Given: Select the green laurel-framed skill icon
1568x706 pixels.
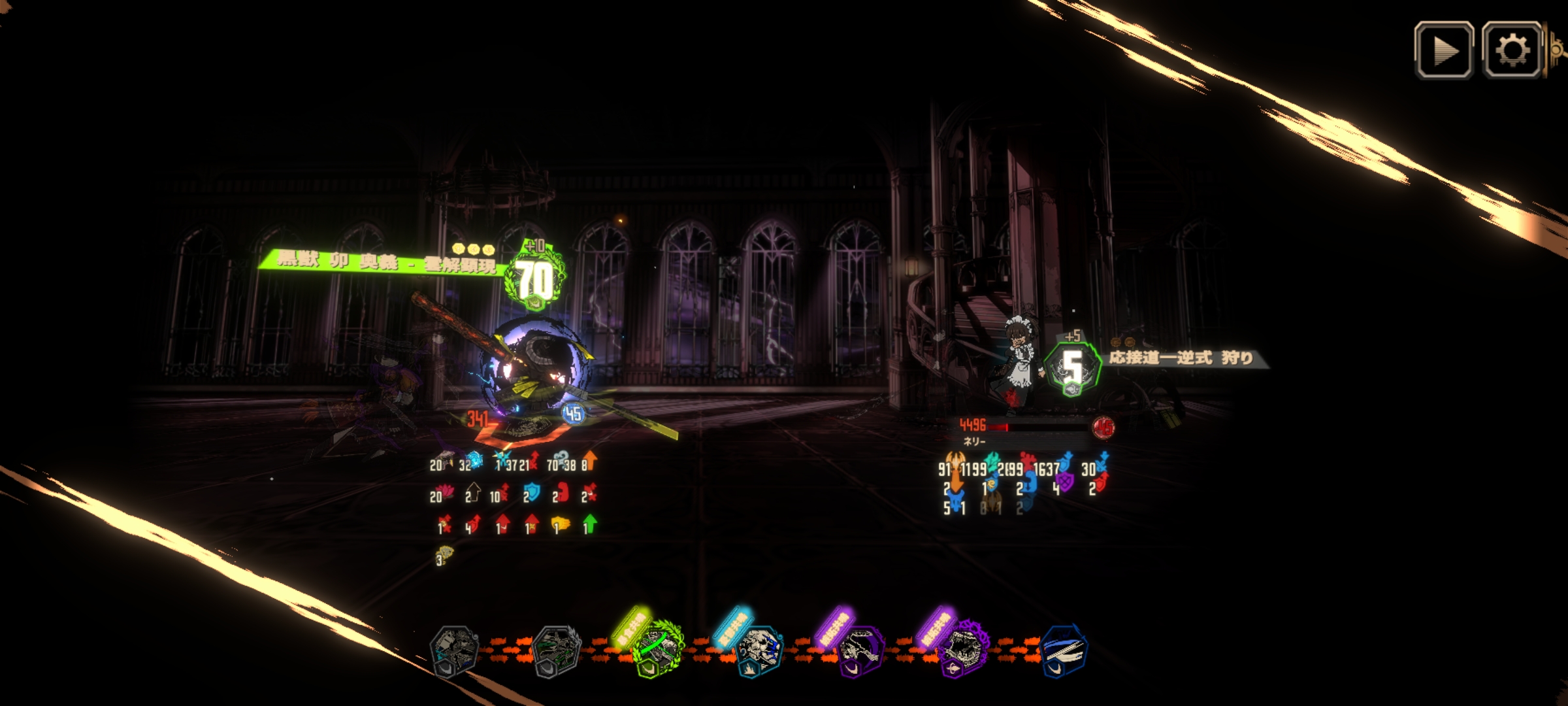Looking at the screenshot, I should pos(657,649).
